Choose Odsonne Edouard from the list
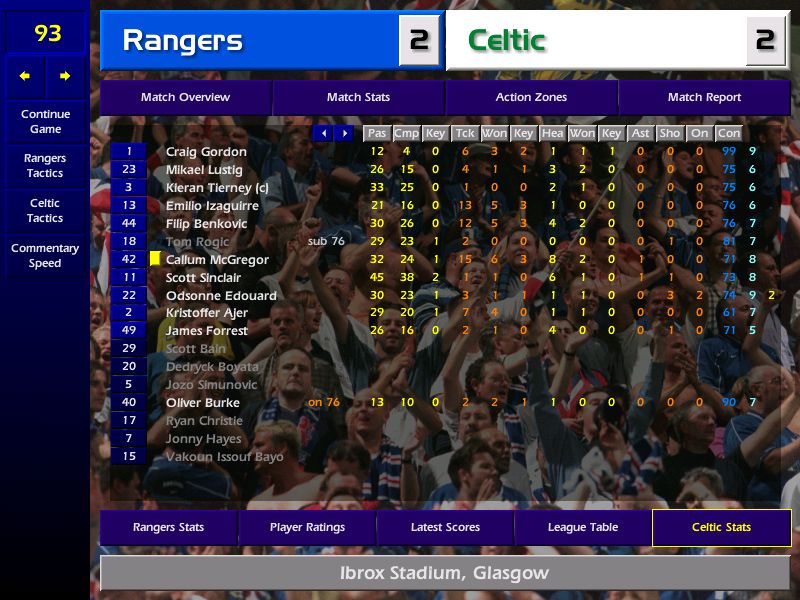 [x=221, y=296]
